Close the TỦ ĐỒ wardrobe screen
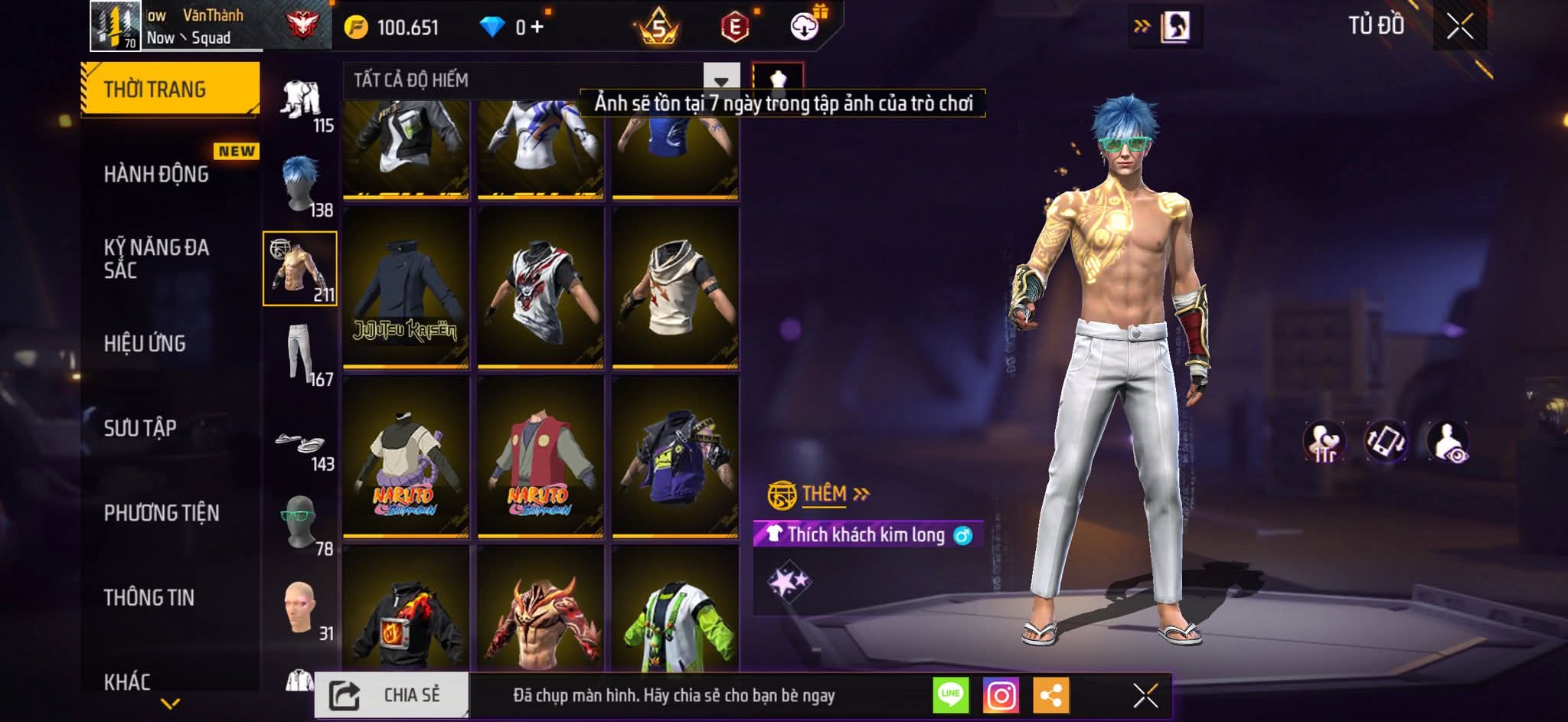1568x722 pixels. [1459, 27]
